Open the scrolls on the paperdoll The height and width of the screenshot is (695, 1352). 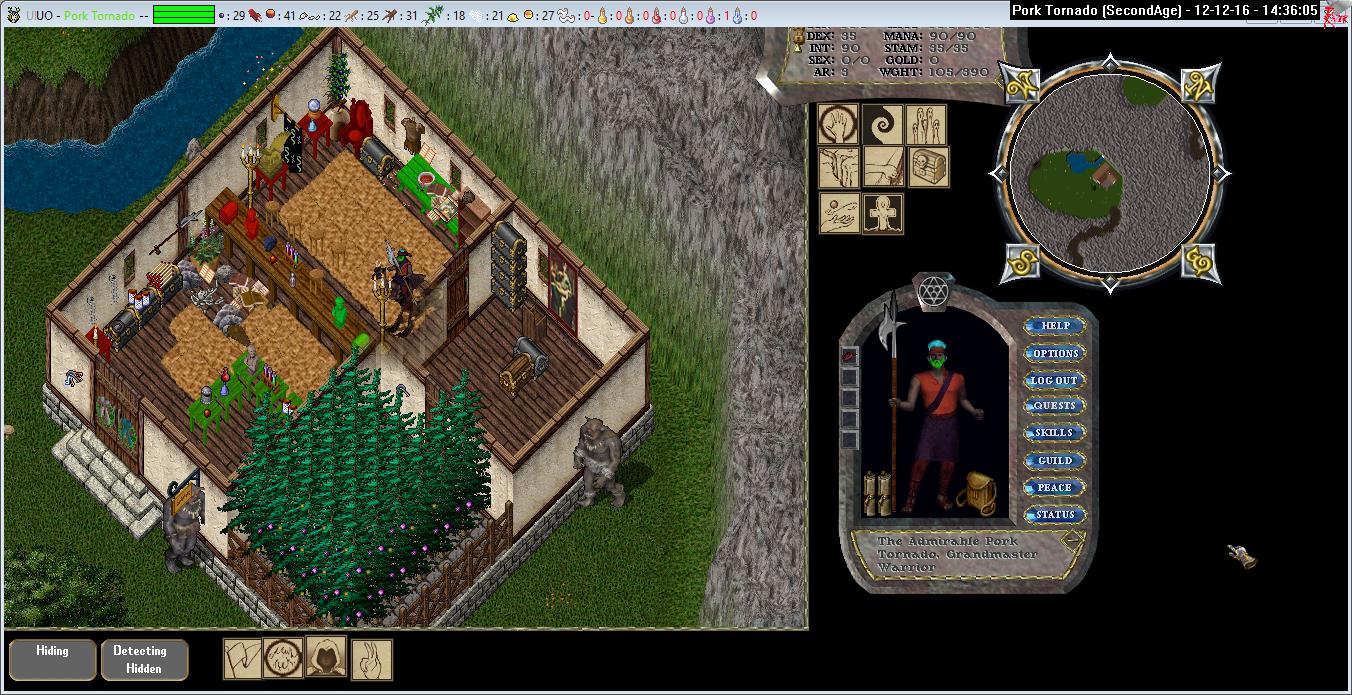877,492
